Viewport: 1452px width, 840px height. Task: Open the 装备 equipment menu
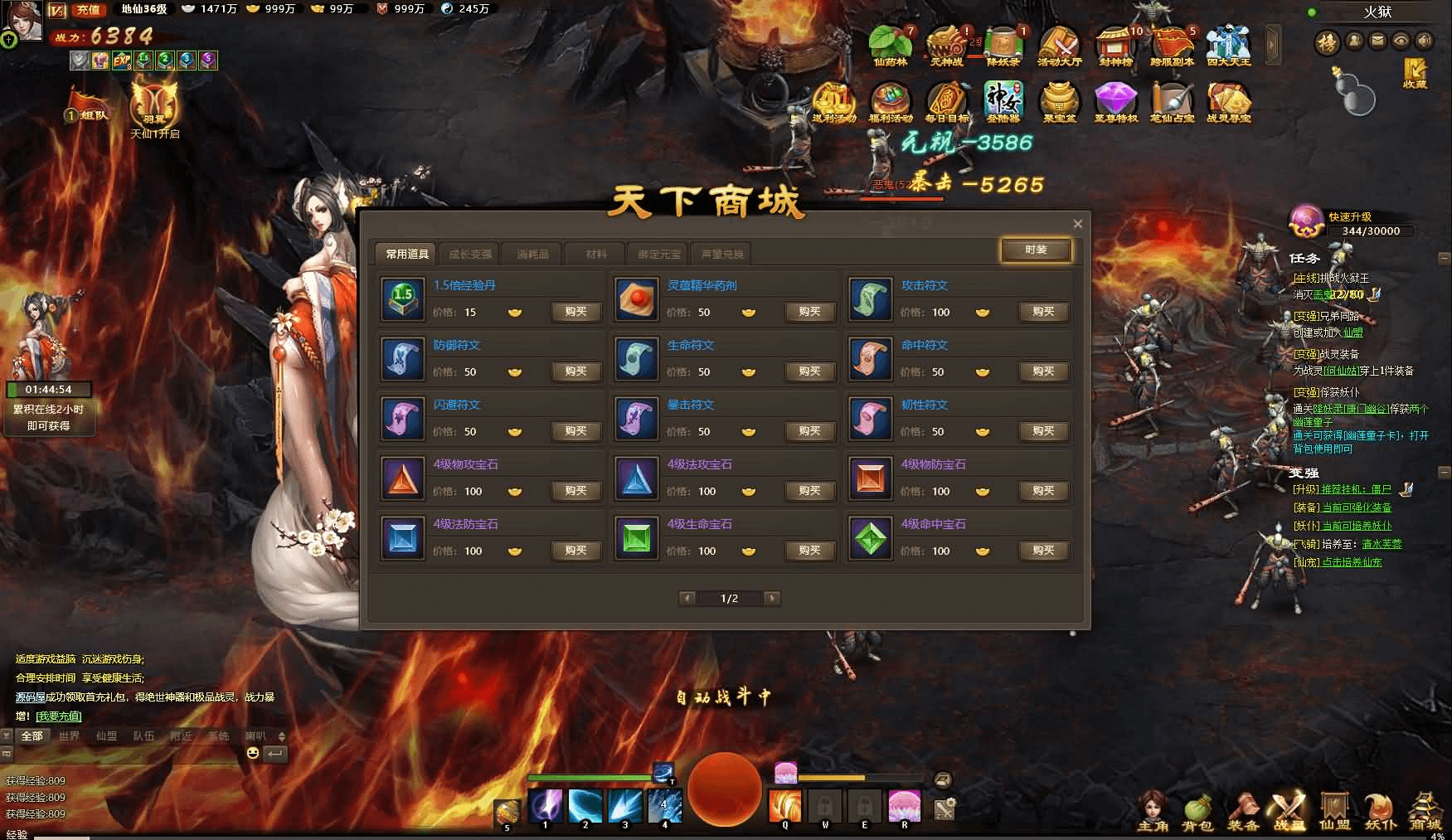coord(1243,811)
